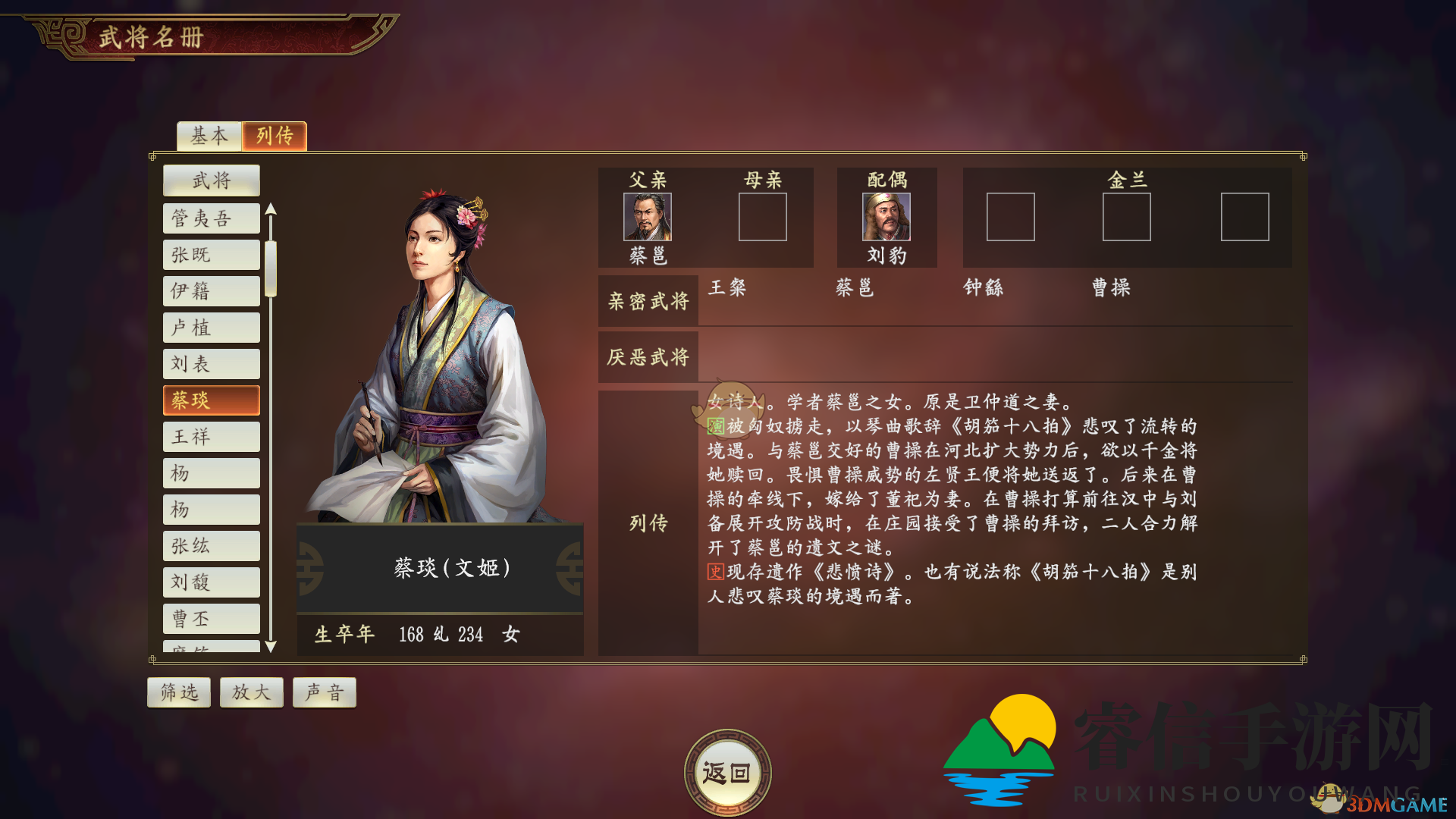The height and width of the screenshot is (819, 1456).
Task: Play the officer's 声音 voice button
Action: (x=325, y=692)
